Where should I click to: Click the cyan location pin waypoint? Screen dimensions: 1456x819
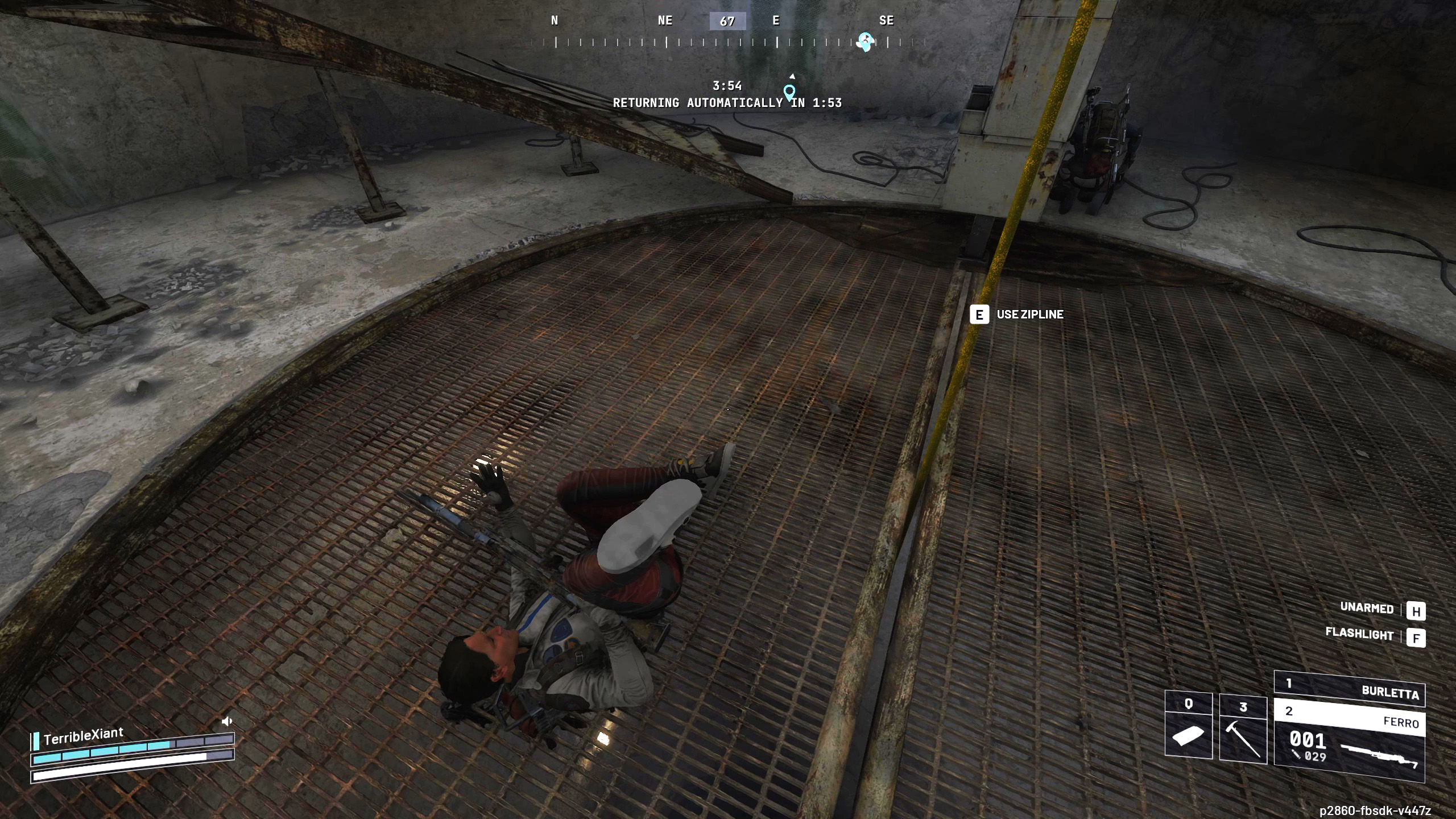tap(789, 92)
